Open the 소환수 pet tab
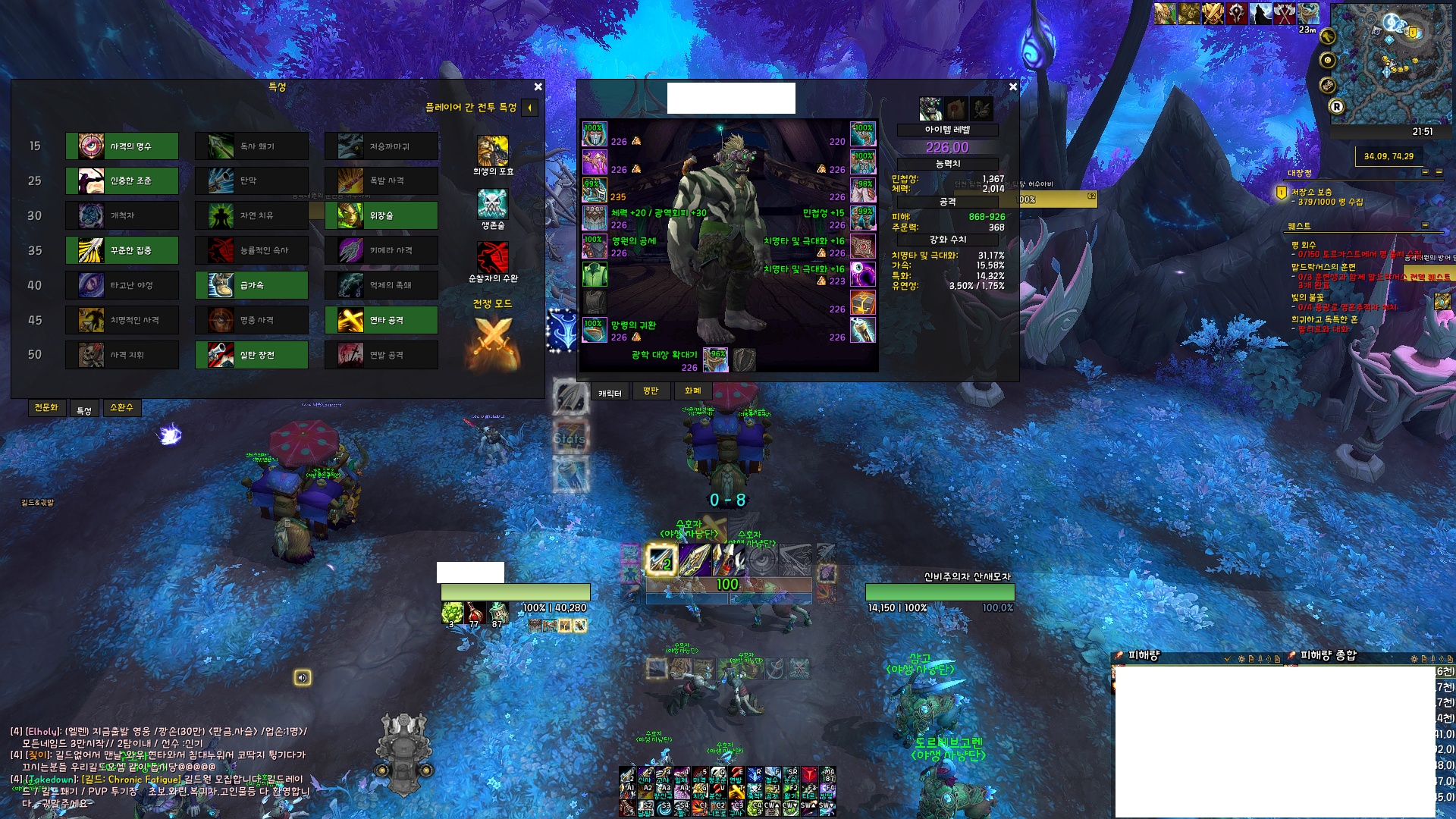 pos(121,408)
